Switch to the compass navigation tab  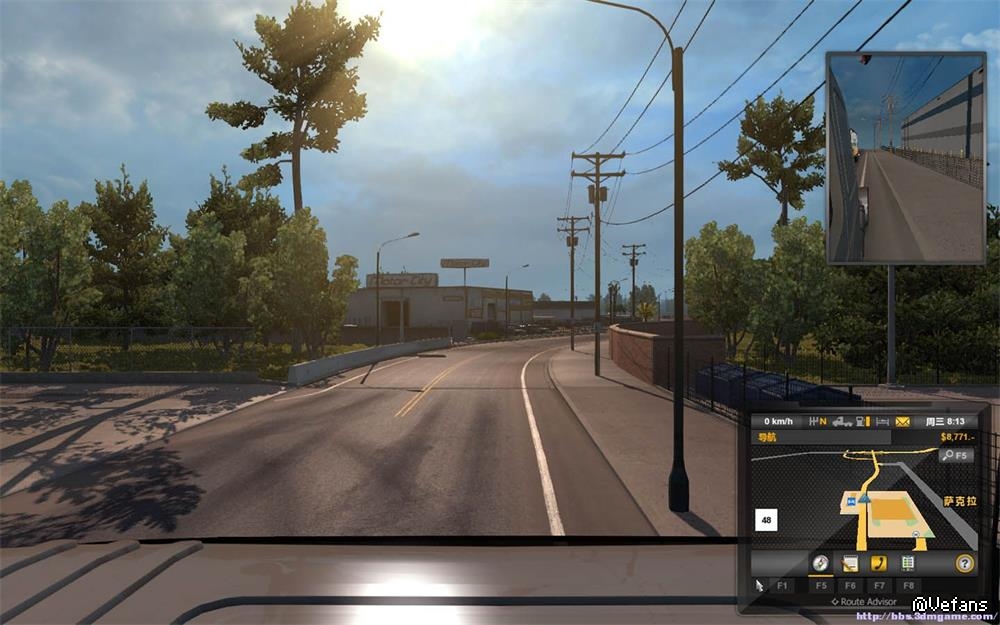(x=820, y=563)
